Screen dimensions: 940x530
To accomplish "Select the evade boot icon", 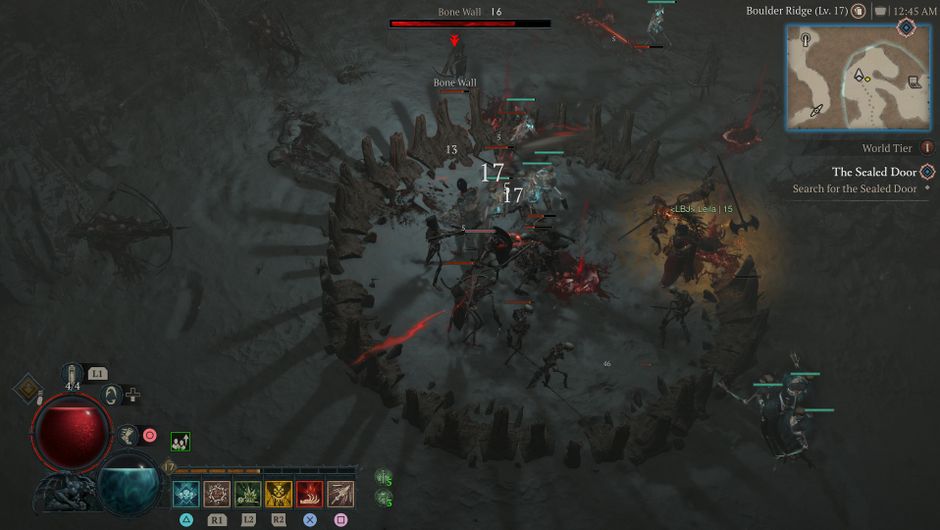I will (127, 434).
